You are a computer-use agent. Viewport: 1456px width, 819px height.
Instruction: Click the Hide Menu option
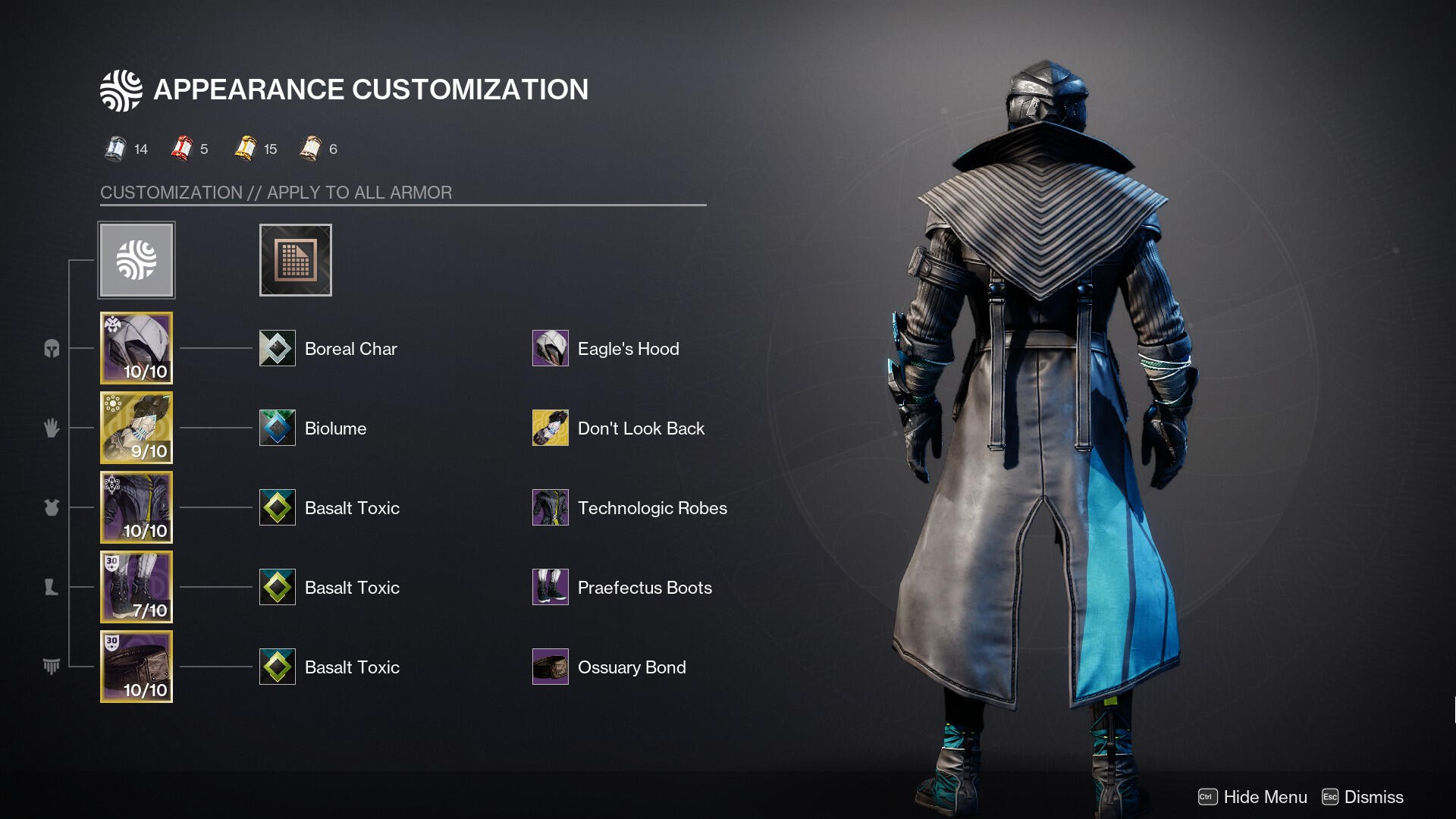1253,797
